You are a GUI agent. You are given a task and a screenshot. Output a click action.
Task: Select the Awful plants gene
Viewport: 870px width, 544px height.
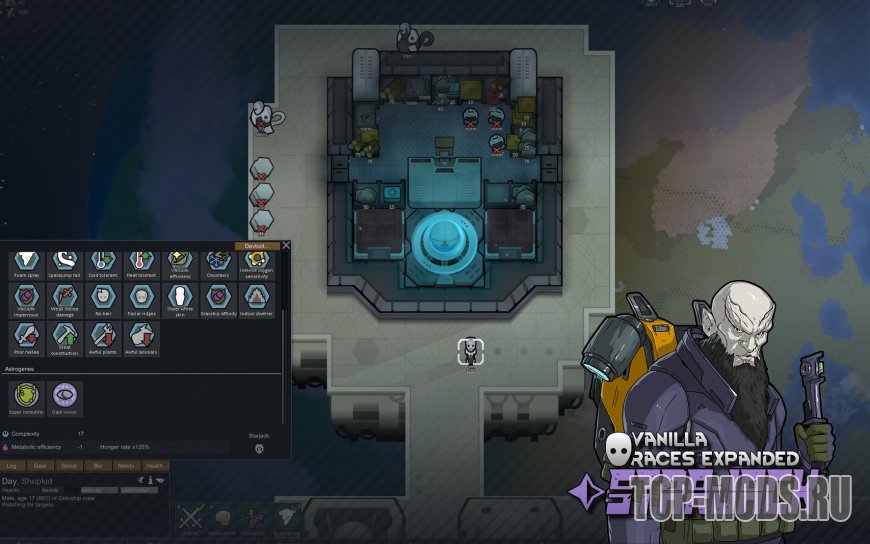coord(101,337)
